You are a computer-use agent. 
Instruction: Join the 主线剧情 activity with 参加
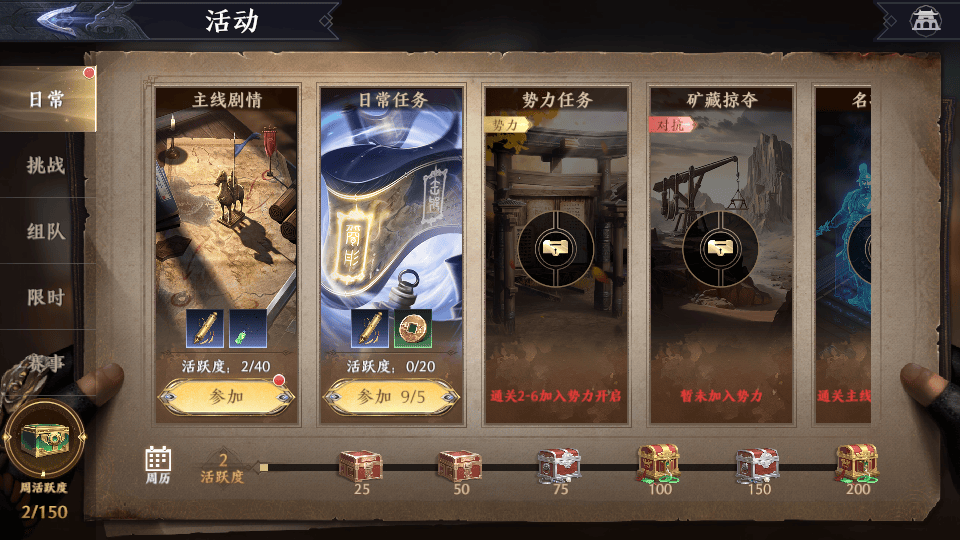(226, 396)
